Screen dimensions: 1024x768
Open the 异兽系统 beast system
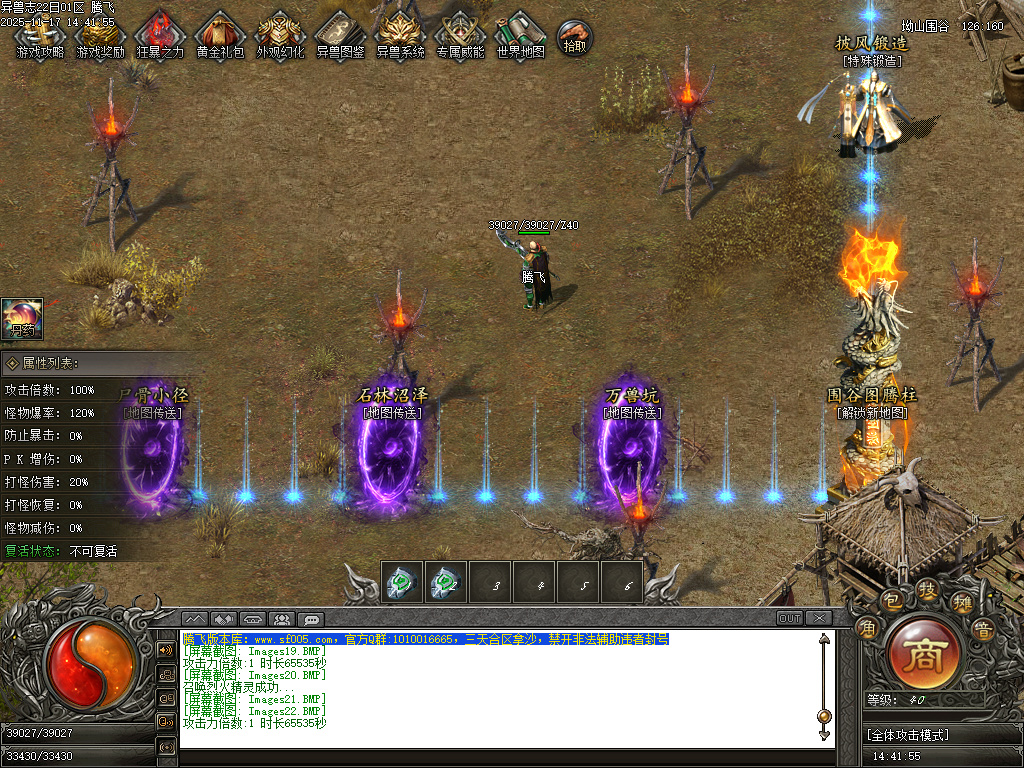[x=400, y=35]
